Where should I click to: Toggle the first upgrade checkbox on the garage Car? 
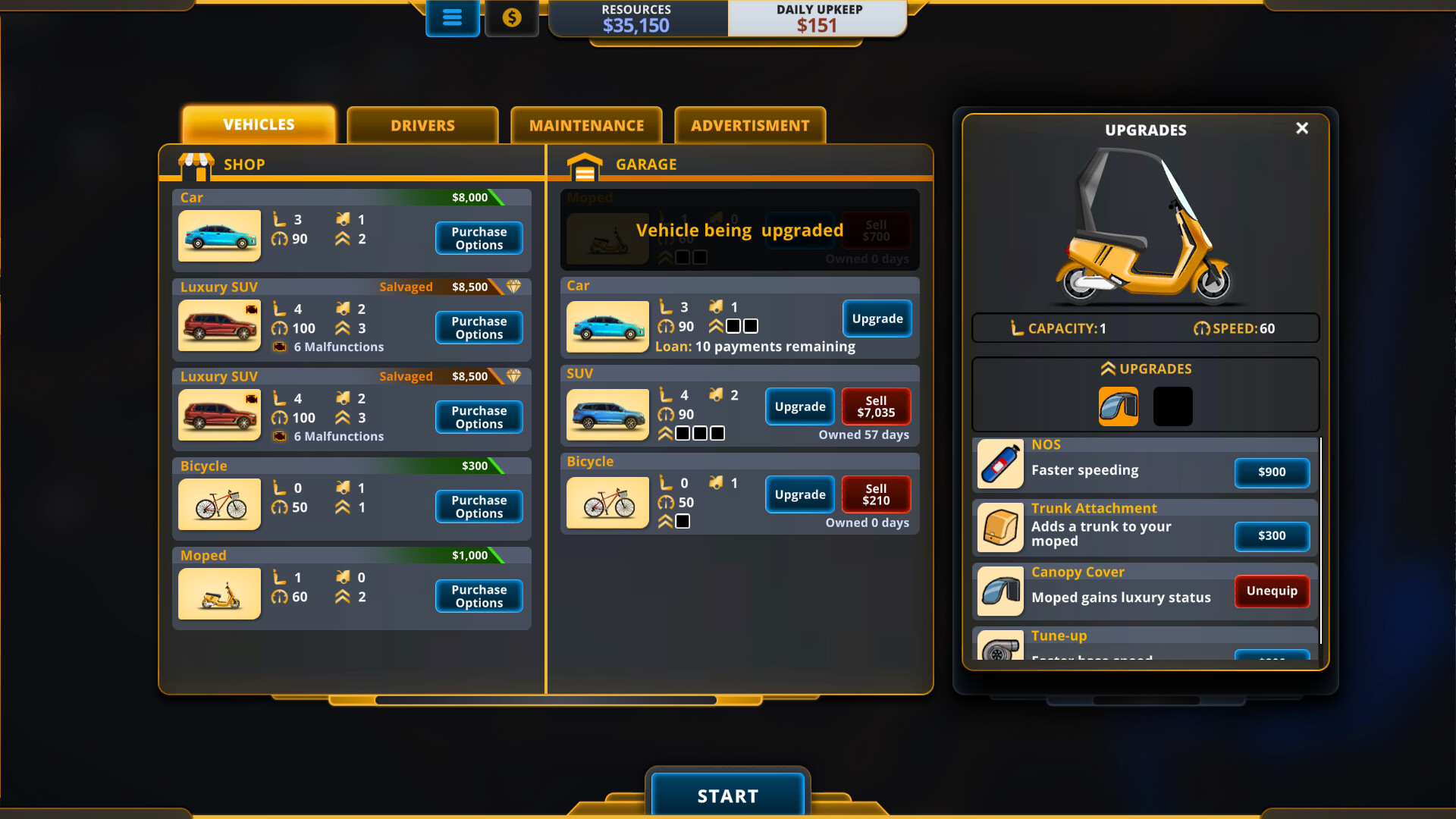733,326
